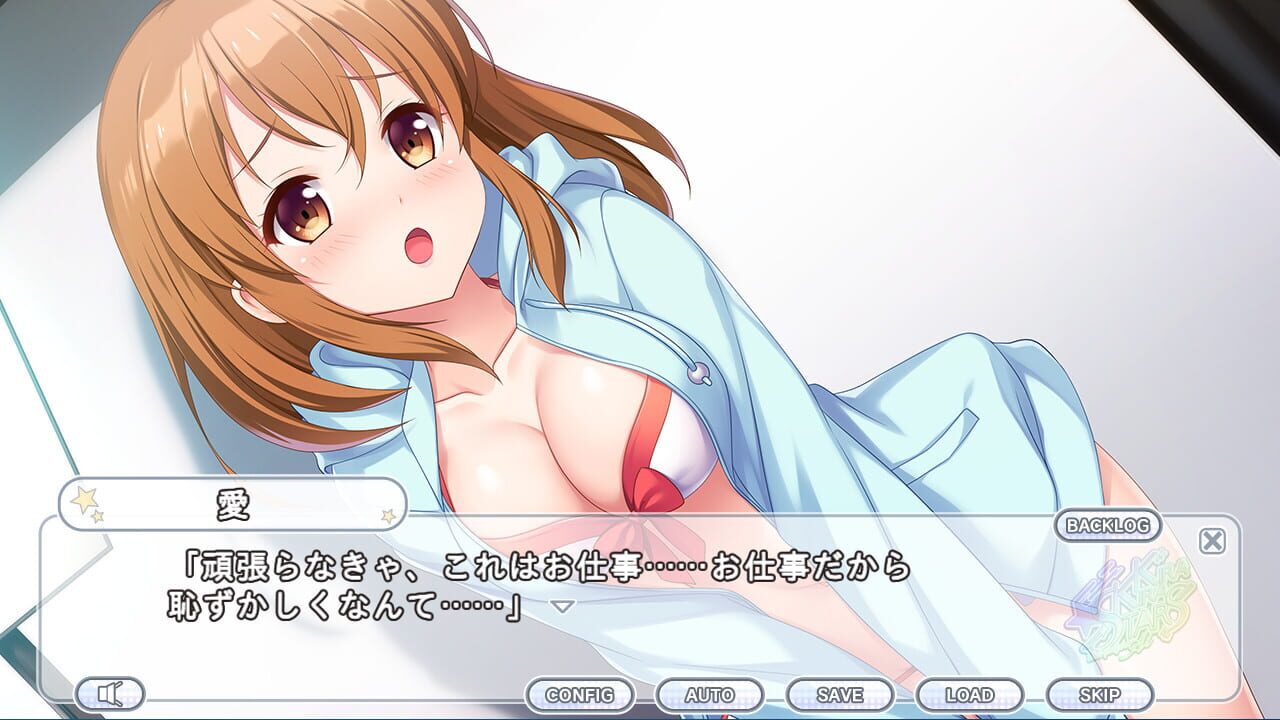The width and height of the screenshot is (1280, 720).
Task: Click the sparkle star right of the name banner
Action: pyautogui.click(x=386, y=518)
